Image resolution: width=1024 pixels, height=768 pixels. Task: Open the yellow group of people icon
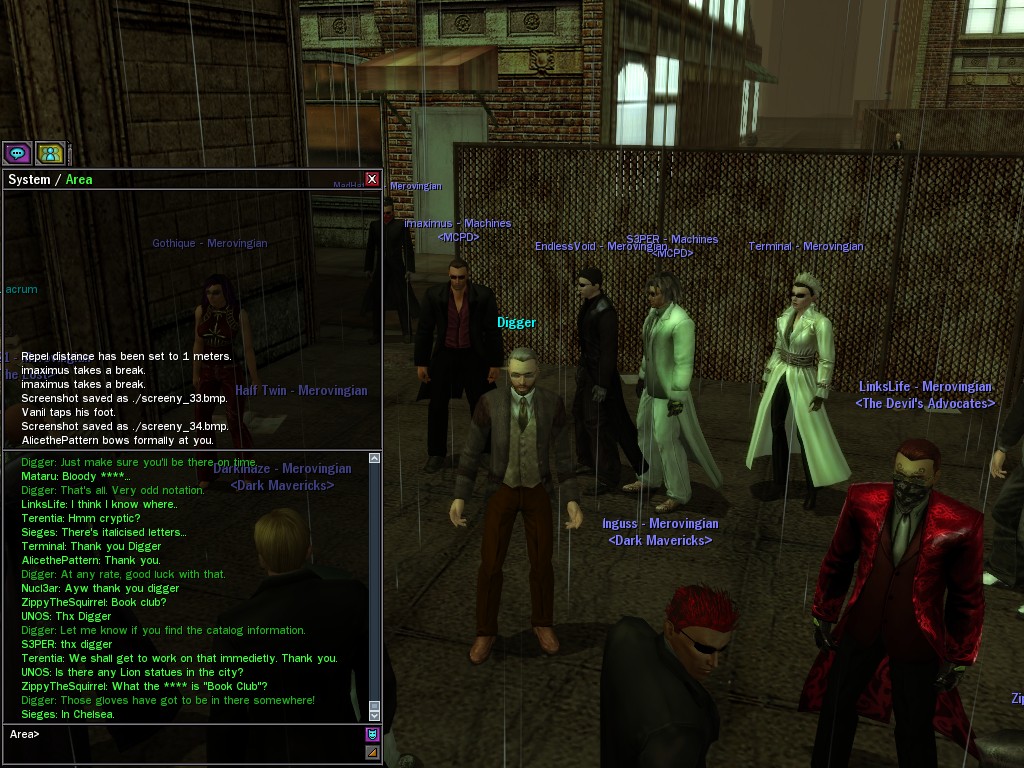pos(50,153)
